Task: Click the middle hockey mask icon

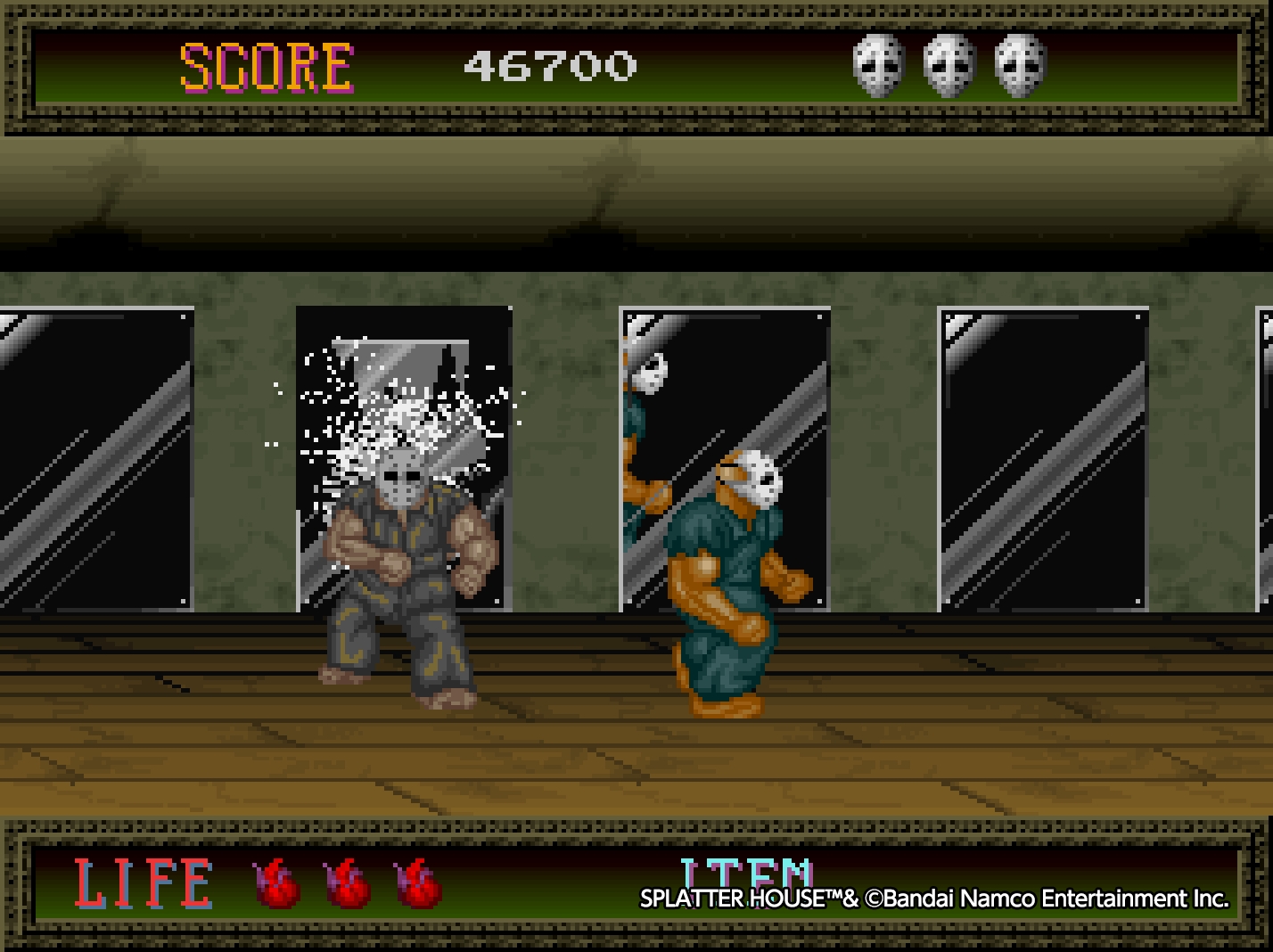Action: (947, 66)
